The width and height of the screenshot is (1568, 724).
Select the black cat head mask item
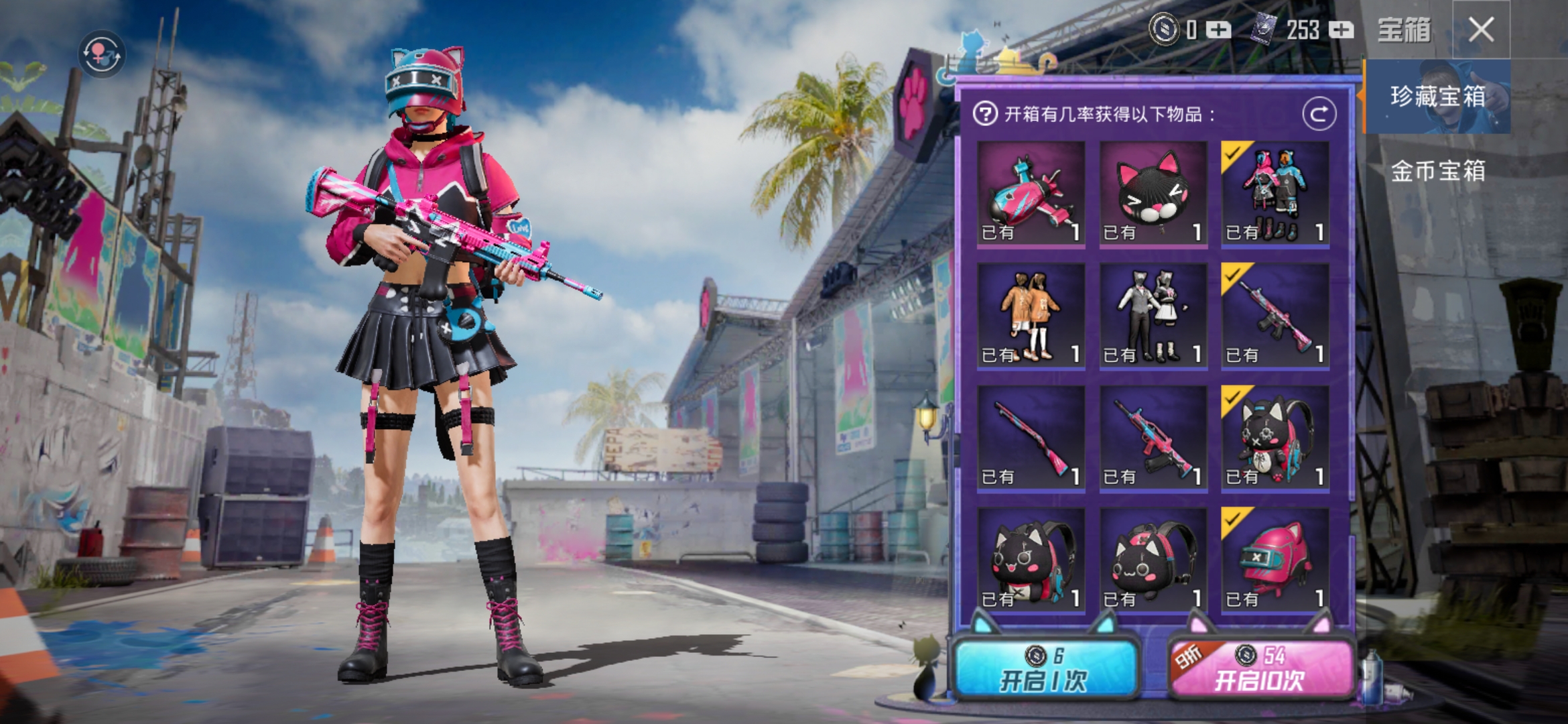[1153, 194]
